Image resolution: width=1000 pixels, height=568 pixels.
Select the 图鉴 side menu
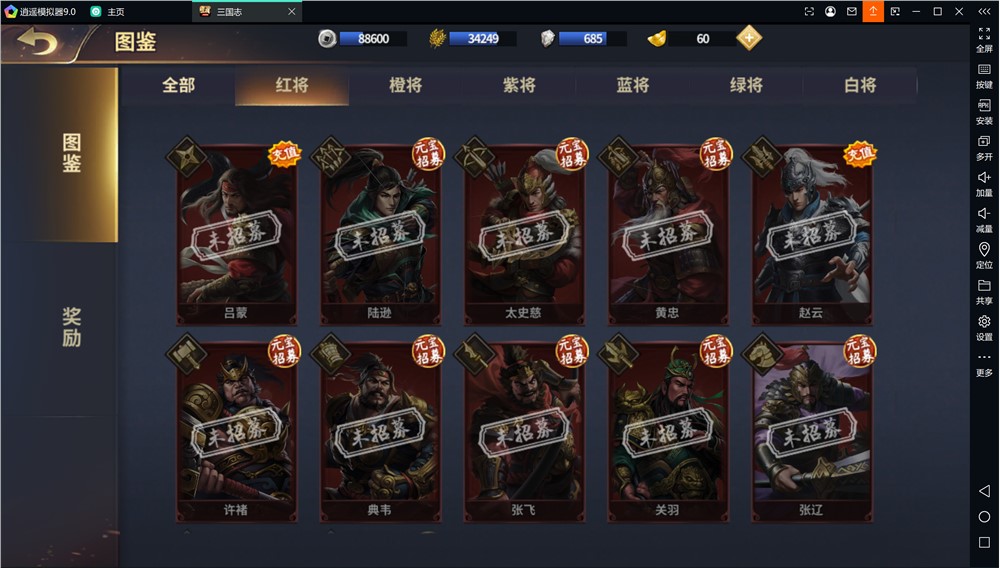(71, 153)
